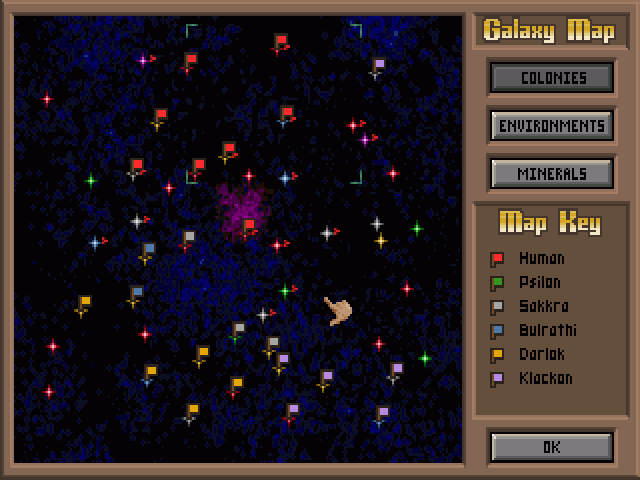Image resolution: width=640 pixels, height=480 pixels.
Task: Display the Minerals map view
Action: 551,173
